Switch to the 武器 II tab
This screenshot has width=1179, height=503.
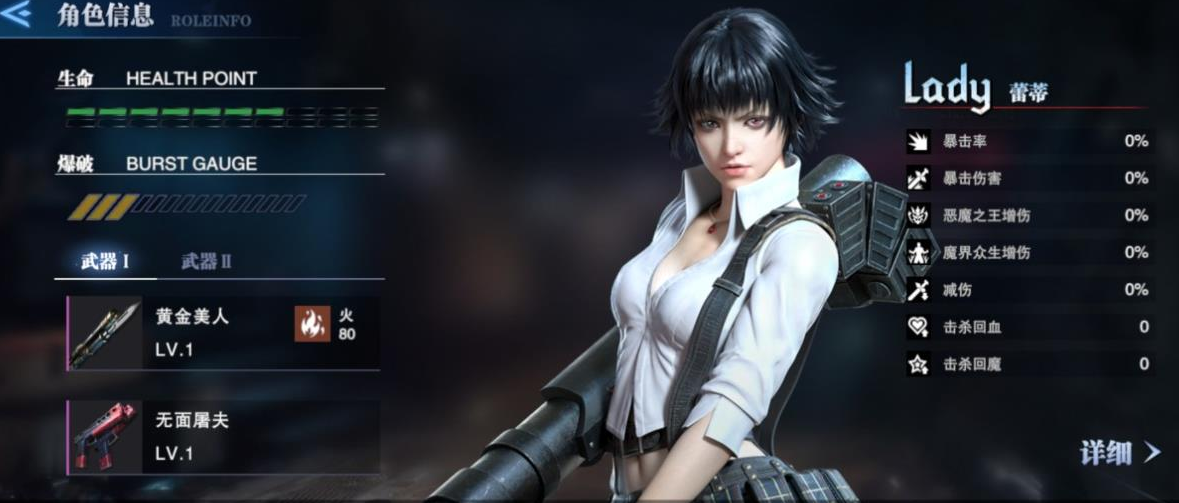click(206, 262)
